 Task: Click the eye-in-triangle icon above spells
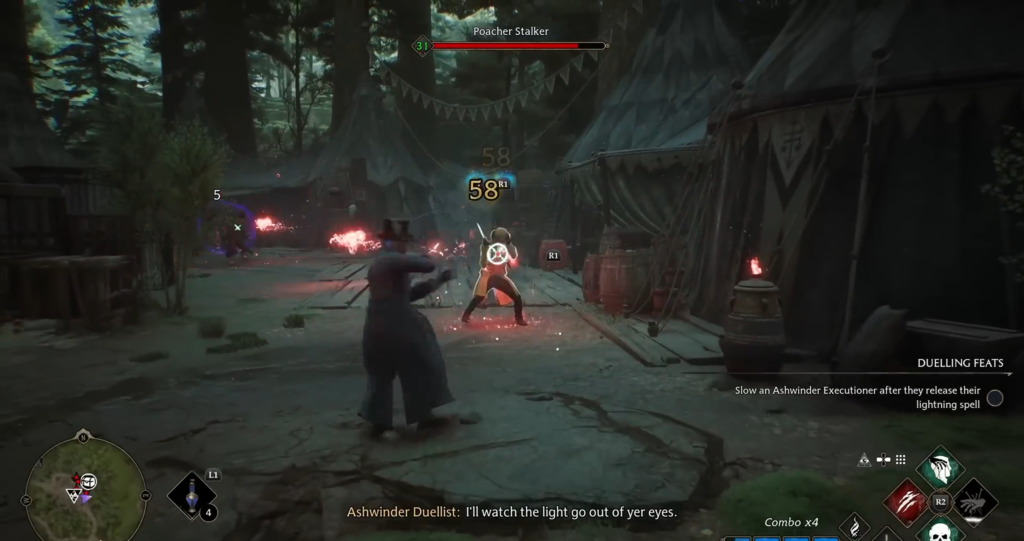pos(864,460)
